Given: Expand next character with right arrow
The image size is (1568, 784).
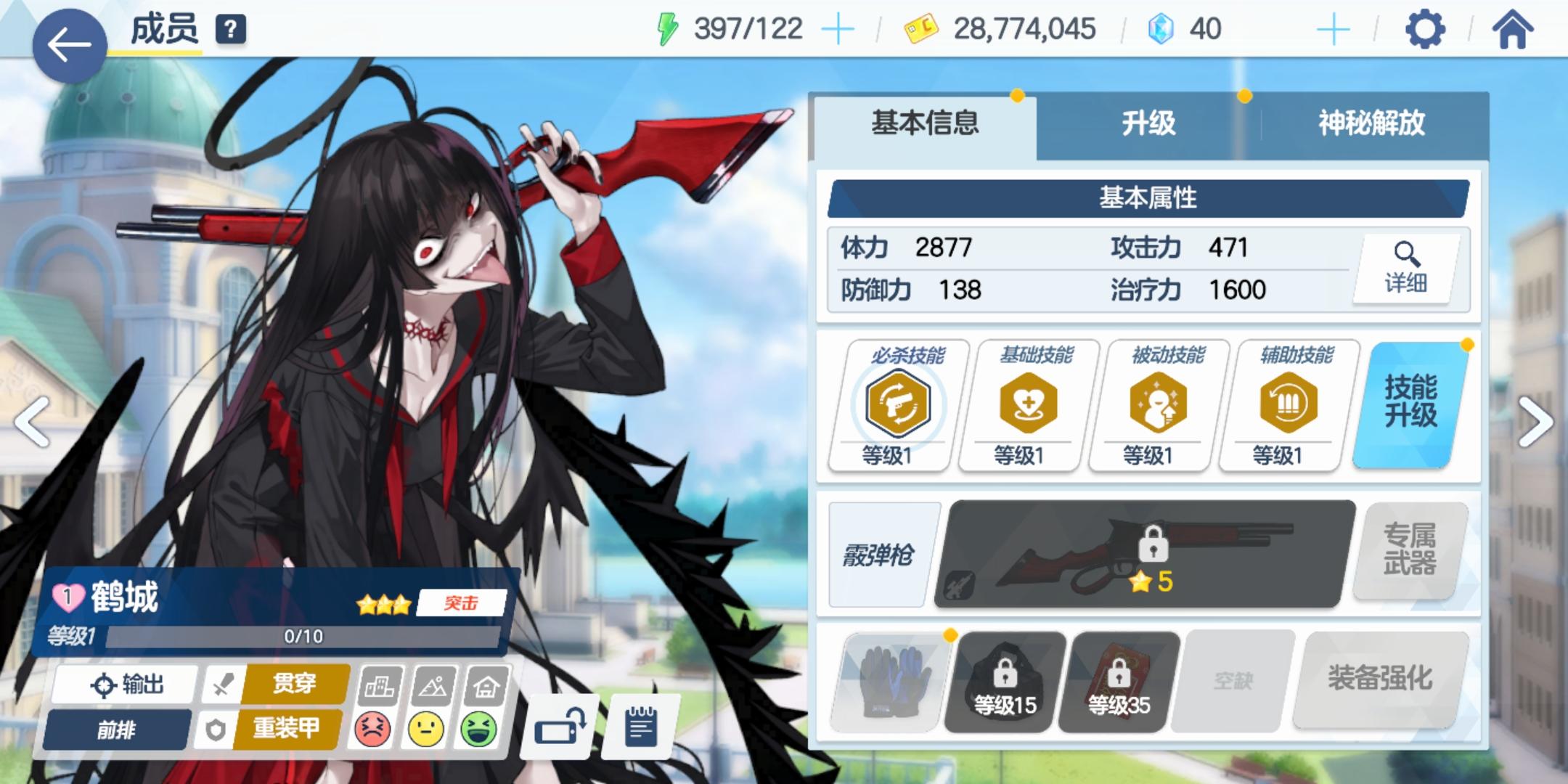Looking at the screenshot, I should point(1533,421).
